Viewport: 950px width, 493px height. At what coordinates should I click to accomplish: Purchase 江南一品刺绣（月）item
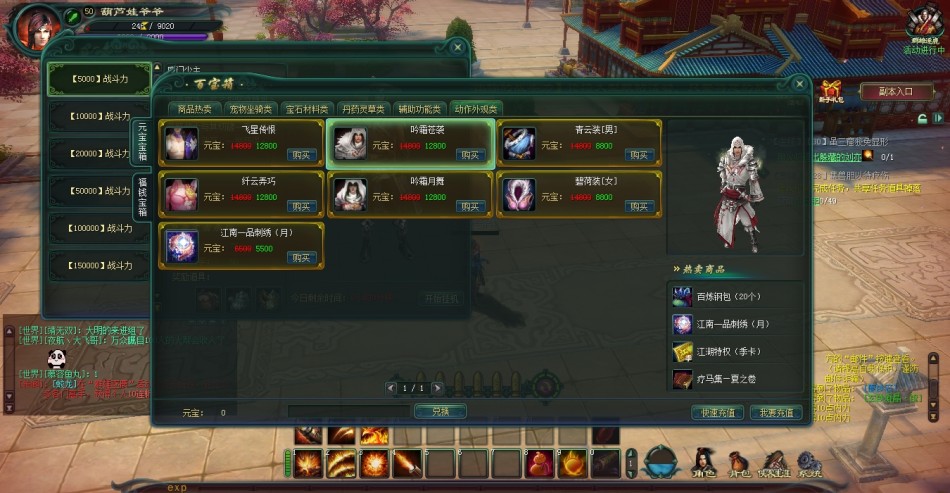point(301,257)
